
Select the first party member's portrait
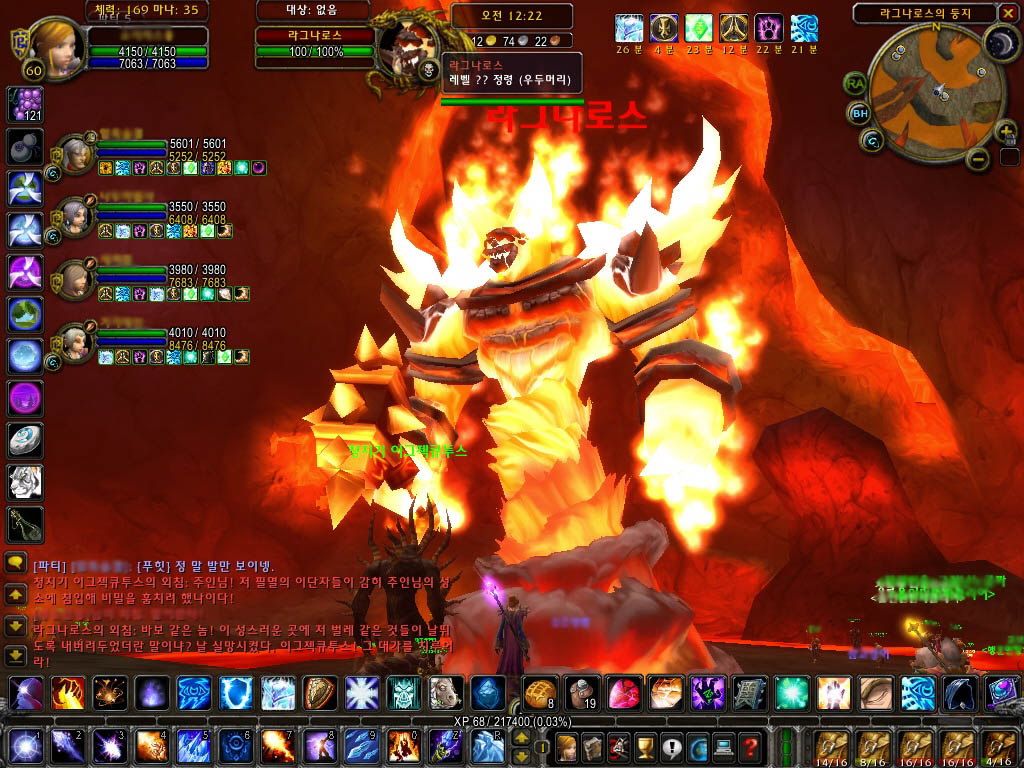pos(74,154)
